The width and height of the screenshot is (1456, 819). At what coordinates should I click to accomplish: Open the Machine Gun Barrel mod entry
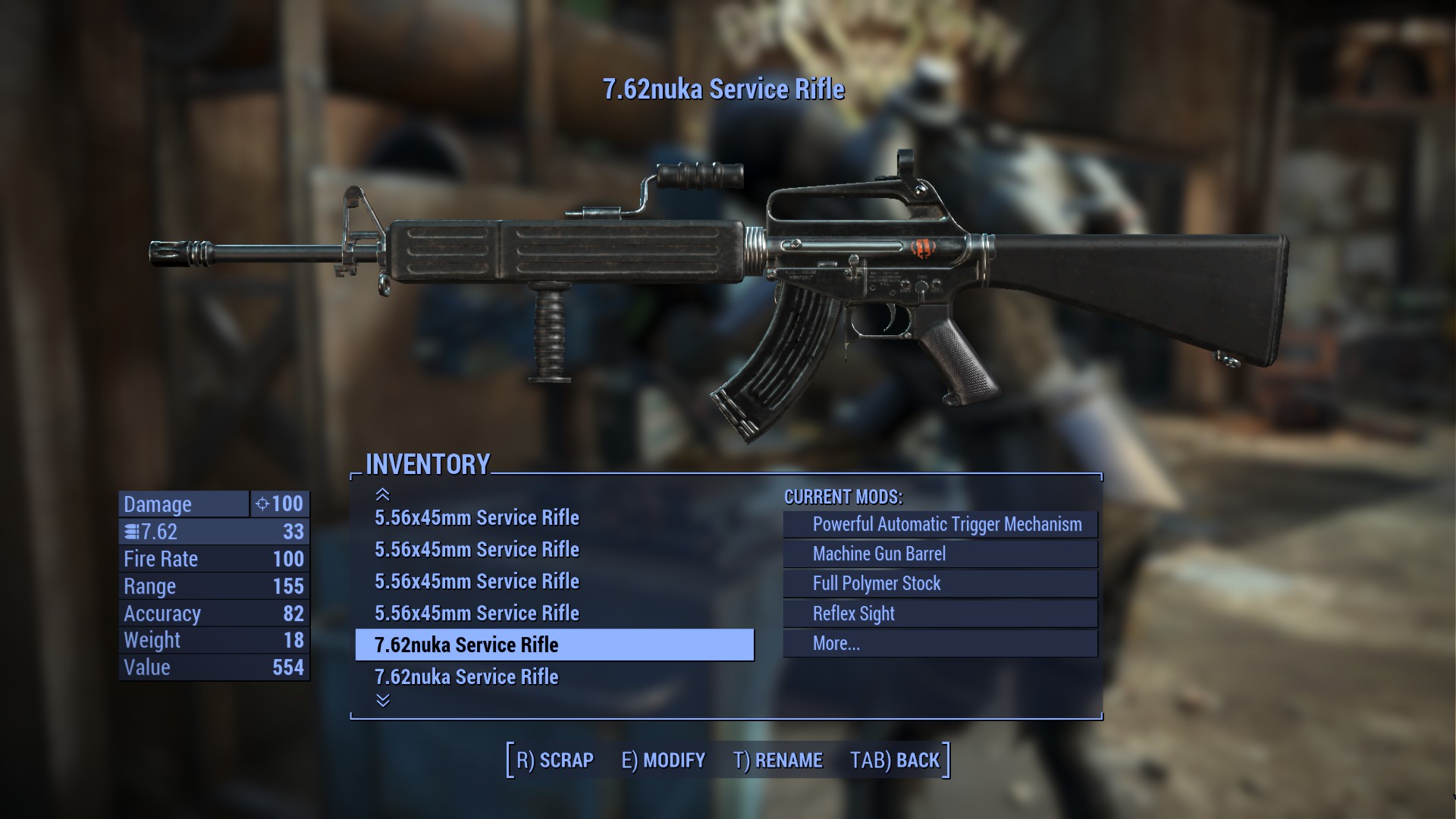880,554
